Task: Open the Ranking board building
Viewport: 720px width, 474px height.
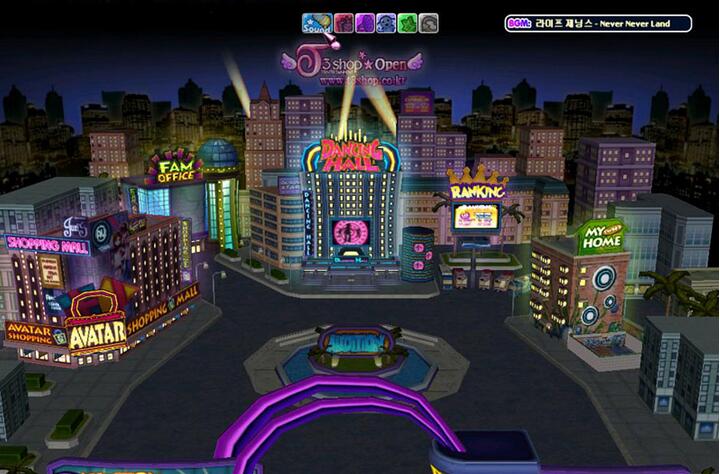Action: coord(476,212)
